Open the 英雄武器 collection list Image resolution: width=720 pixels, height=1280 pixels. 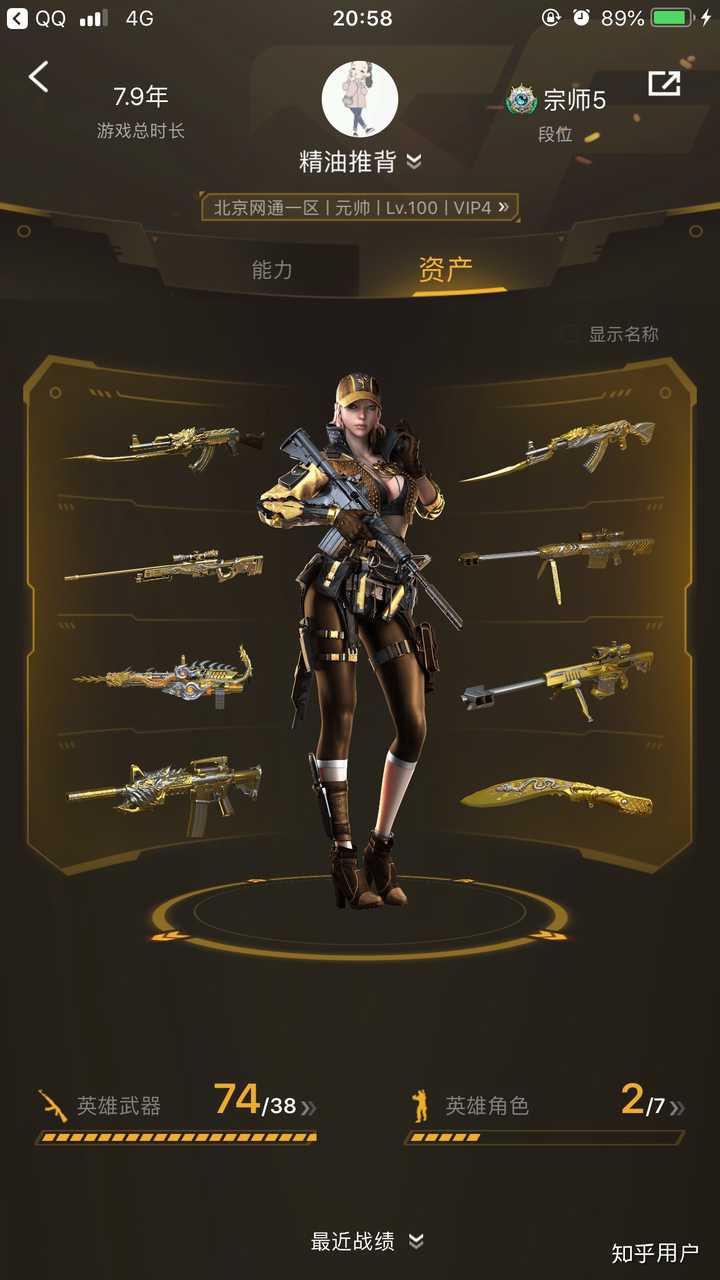177,1105
